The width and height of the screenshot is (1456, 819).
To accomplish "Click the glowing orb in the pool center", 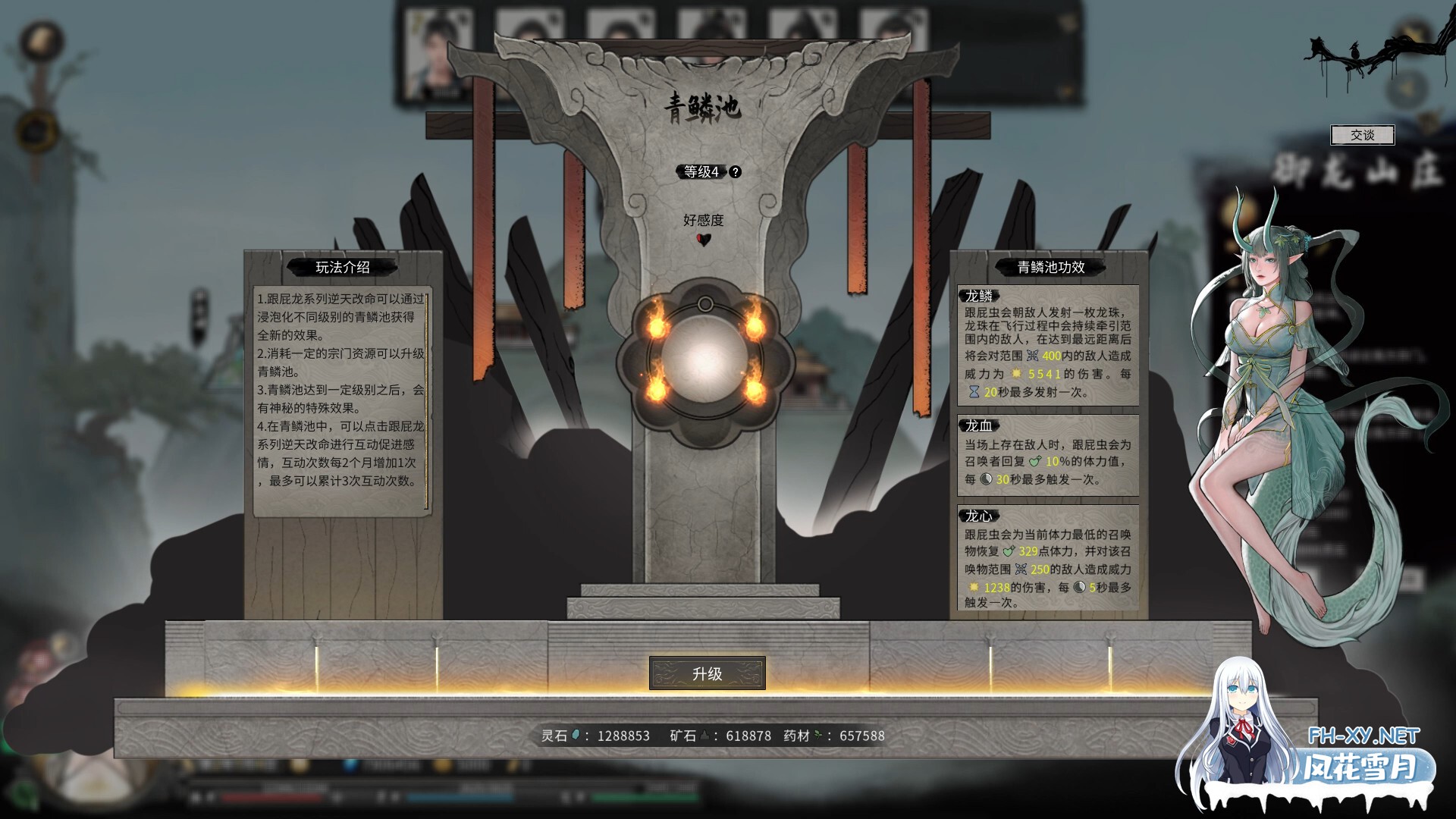I will [x=705, y=359].
